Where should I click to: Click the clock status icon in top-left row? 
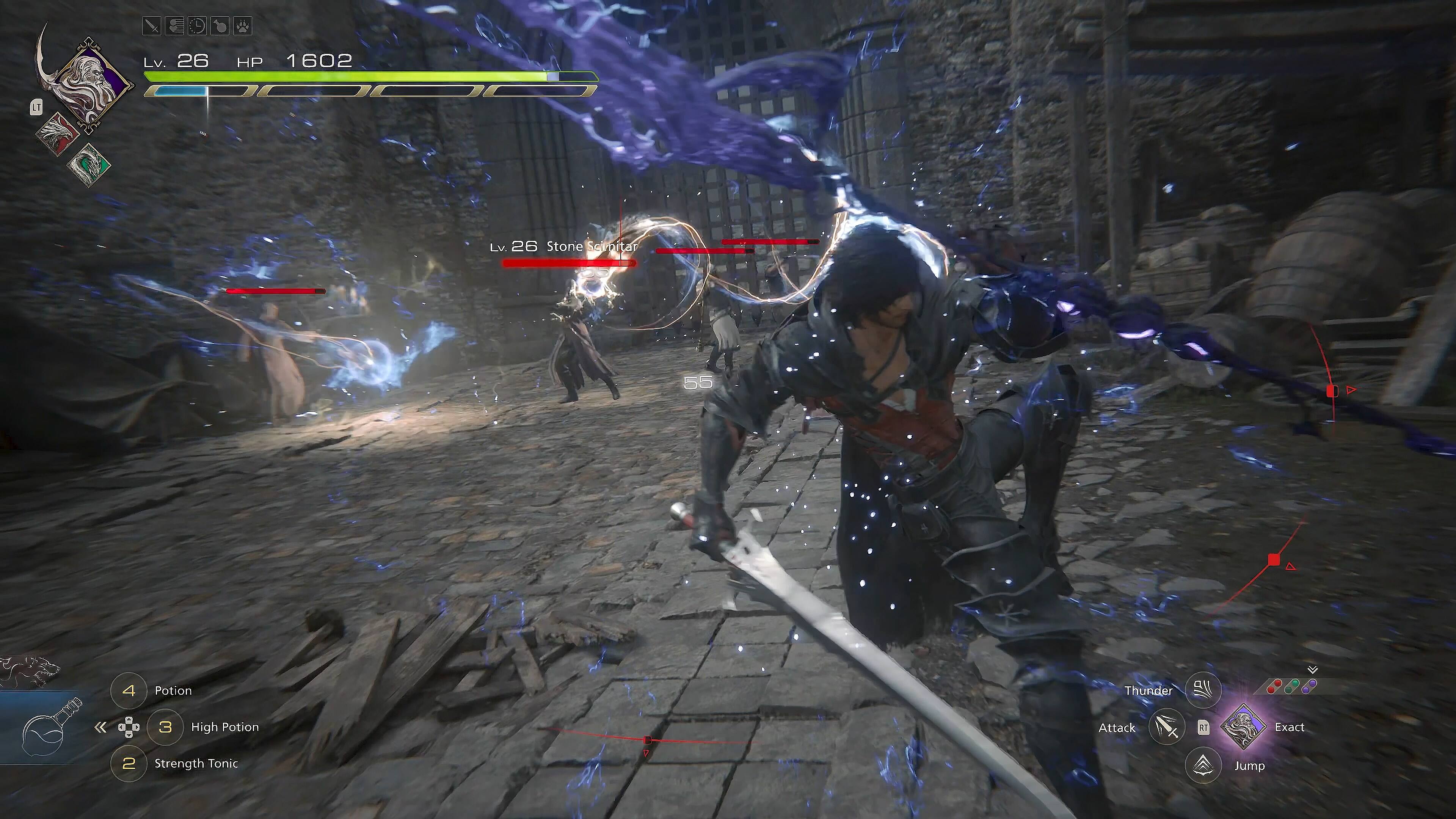(197, 26)
